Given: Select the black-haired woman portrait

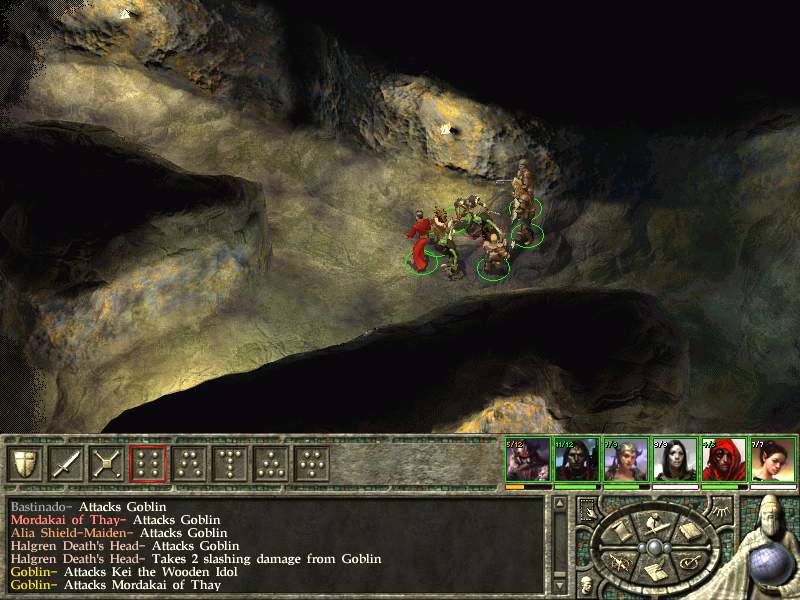Looking at the screenshot, I should tap(675, 462).
